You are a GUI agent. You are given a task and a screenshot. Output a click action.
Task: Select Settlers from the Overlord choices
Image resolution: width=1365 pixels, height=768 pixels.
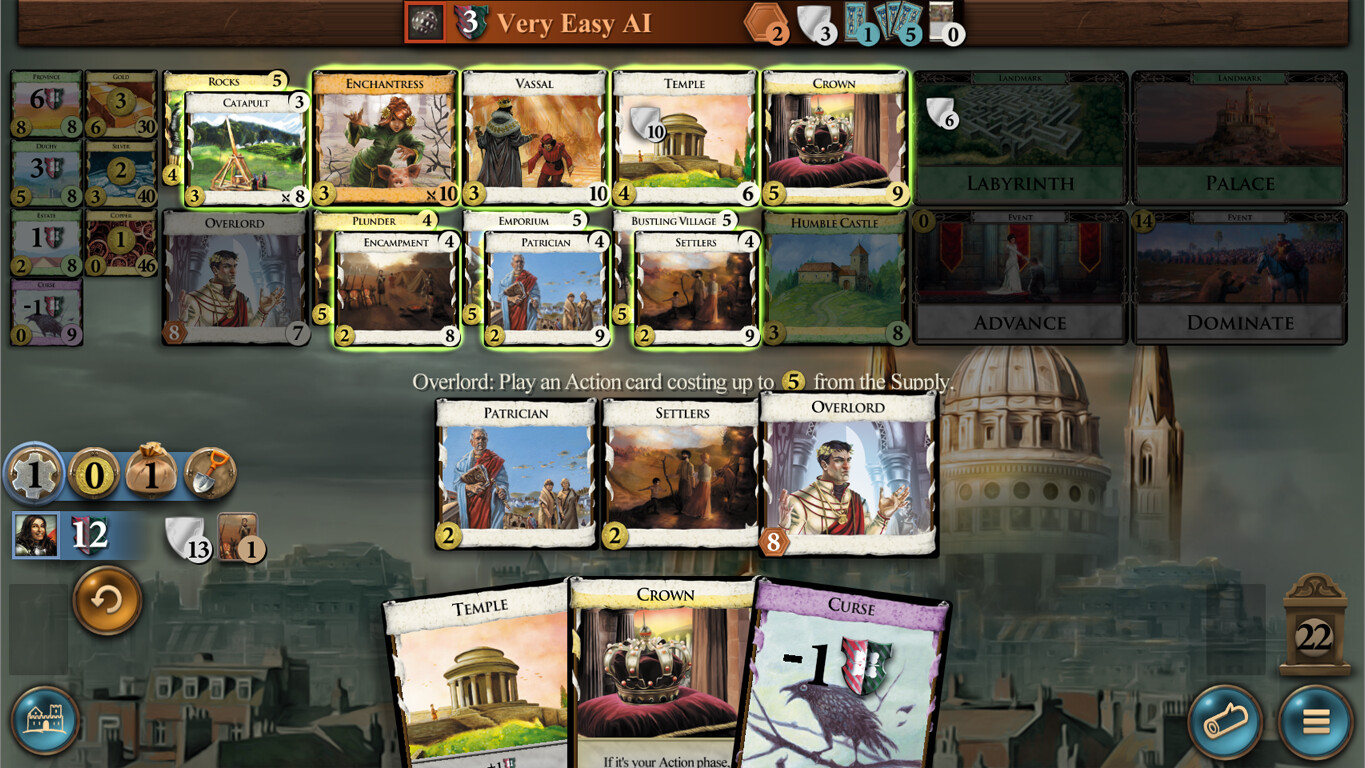(680, 470)
